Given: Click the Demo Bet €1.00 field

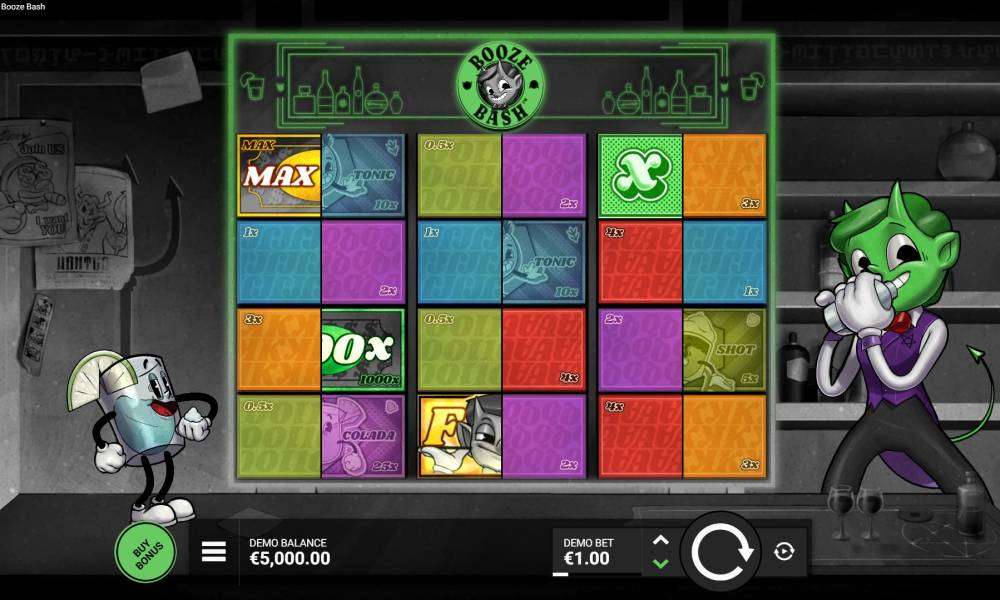Looking at the screenshot, I should (596, 552).
